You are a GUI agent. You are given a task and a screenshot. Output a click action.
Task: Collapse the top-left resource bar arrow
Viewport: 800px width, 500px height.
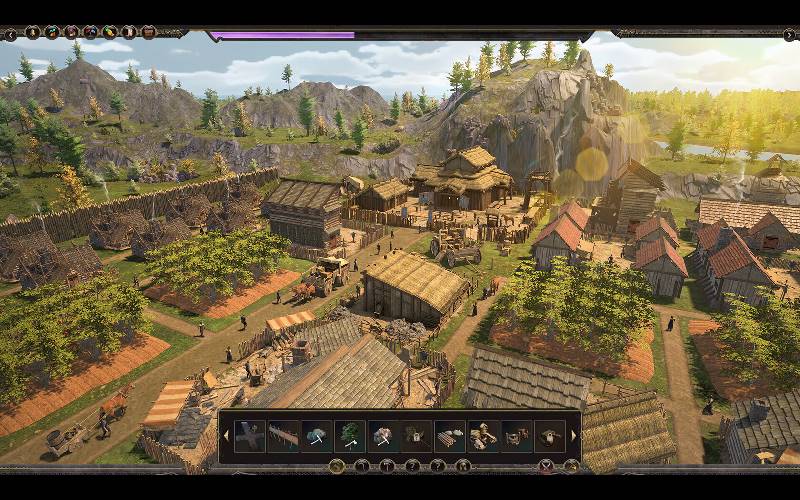pyautogui.click(x=10, y=33)
